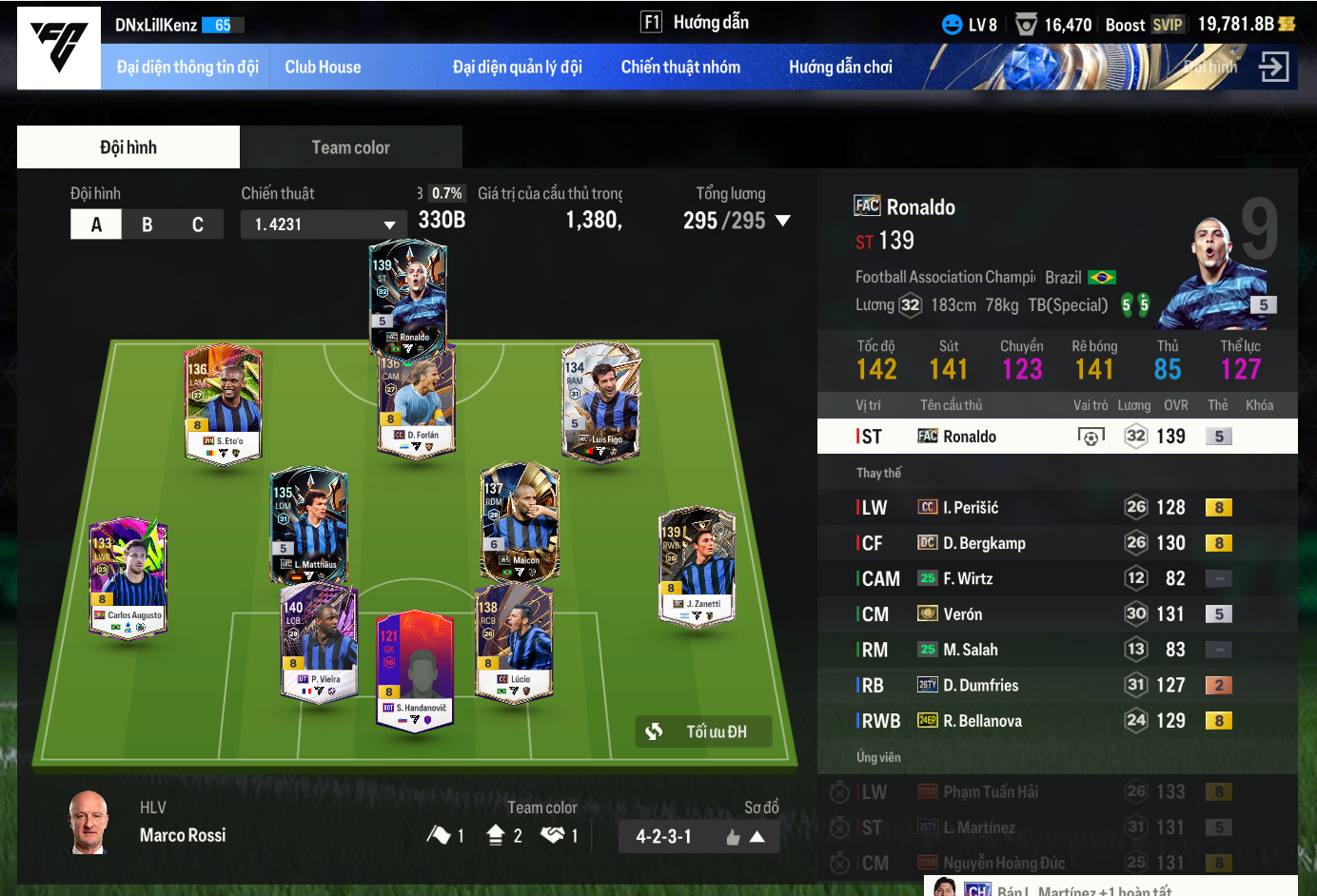Go to Chiến thuật nhóm menu
The image size is (1317, 896).
(x=680, y=67)
